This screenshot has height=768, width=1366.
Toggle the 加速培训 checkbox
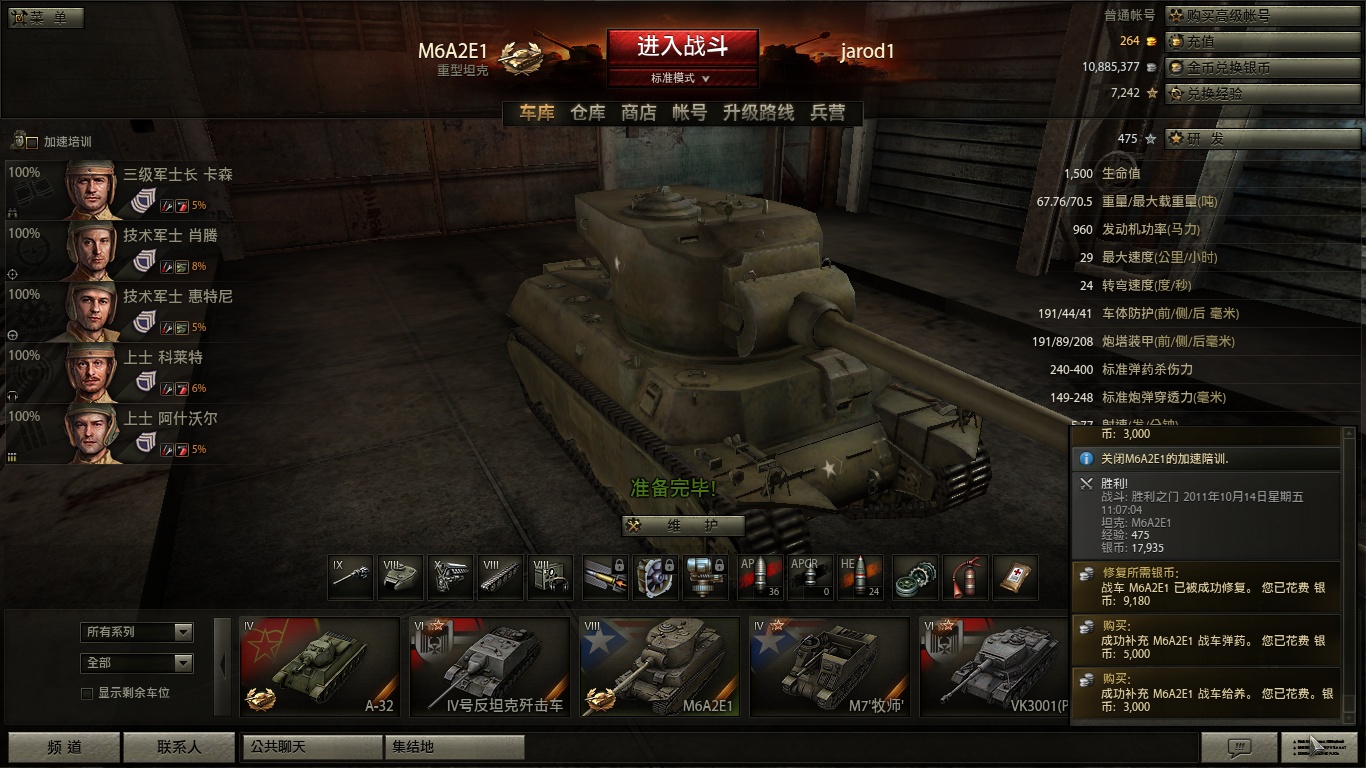coord(32,142)
